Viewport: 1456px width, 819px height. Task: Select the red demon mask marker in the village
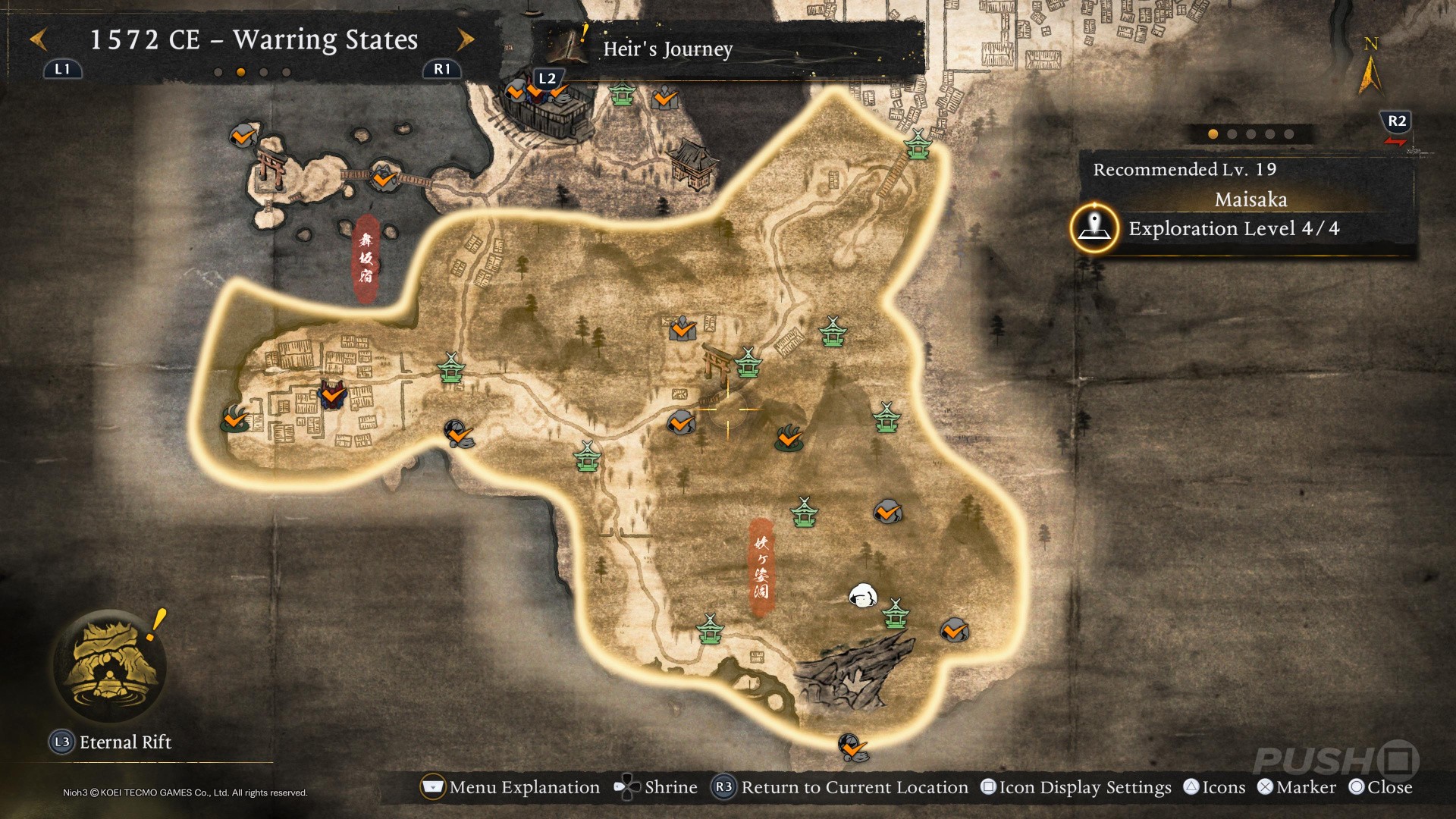[x=331, y=395]
